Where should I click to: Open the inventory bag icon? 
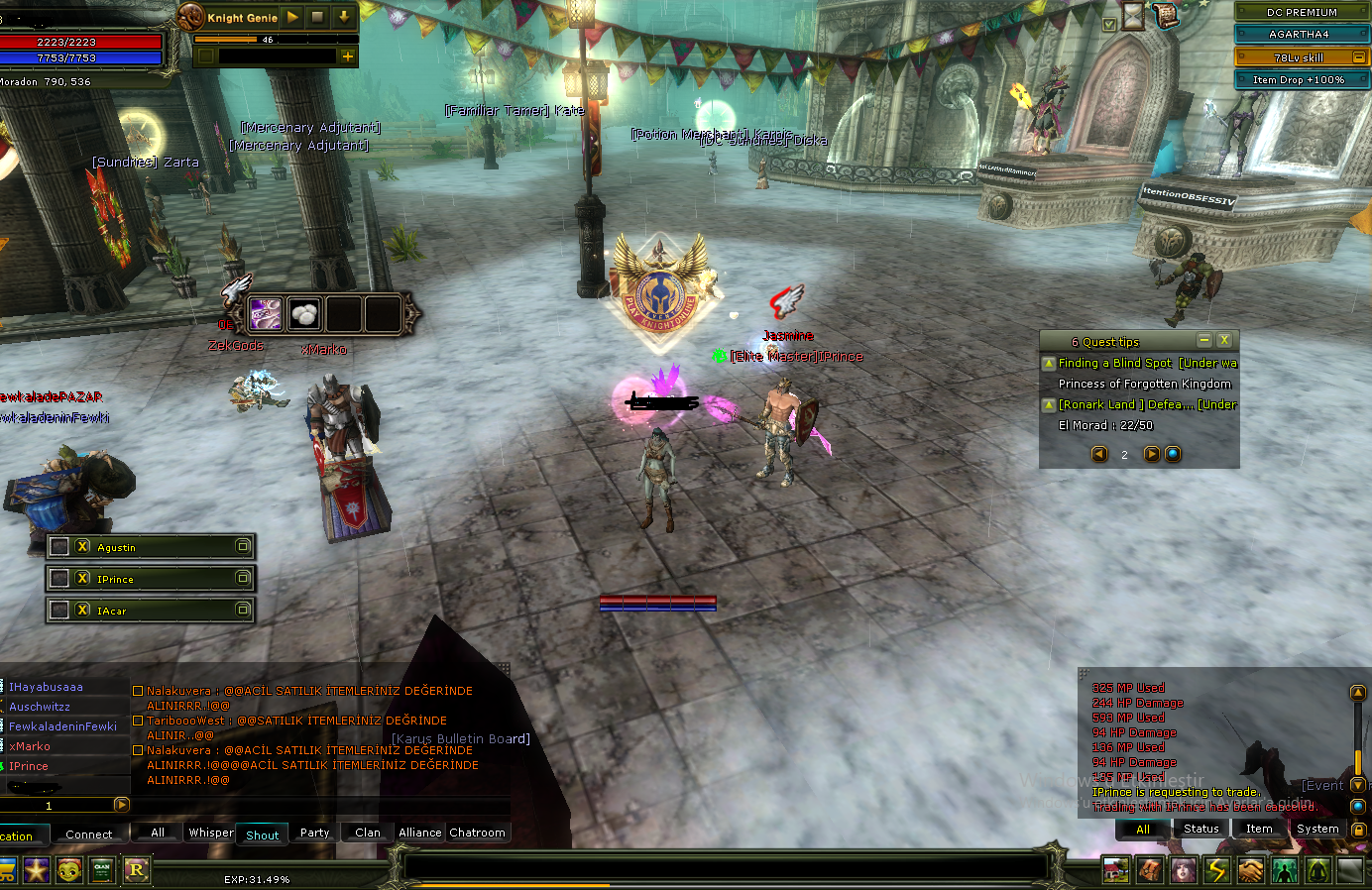click(x=1150, y=869)
